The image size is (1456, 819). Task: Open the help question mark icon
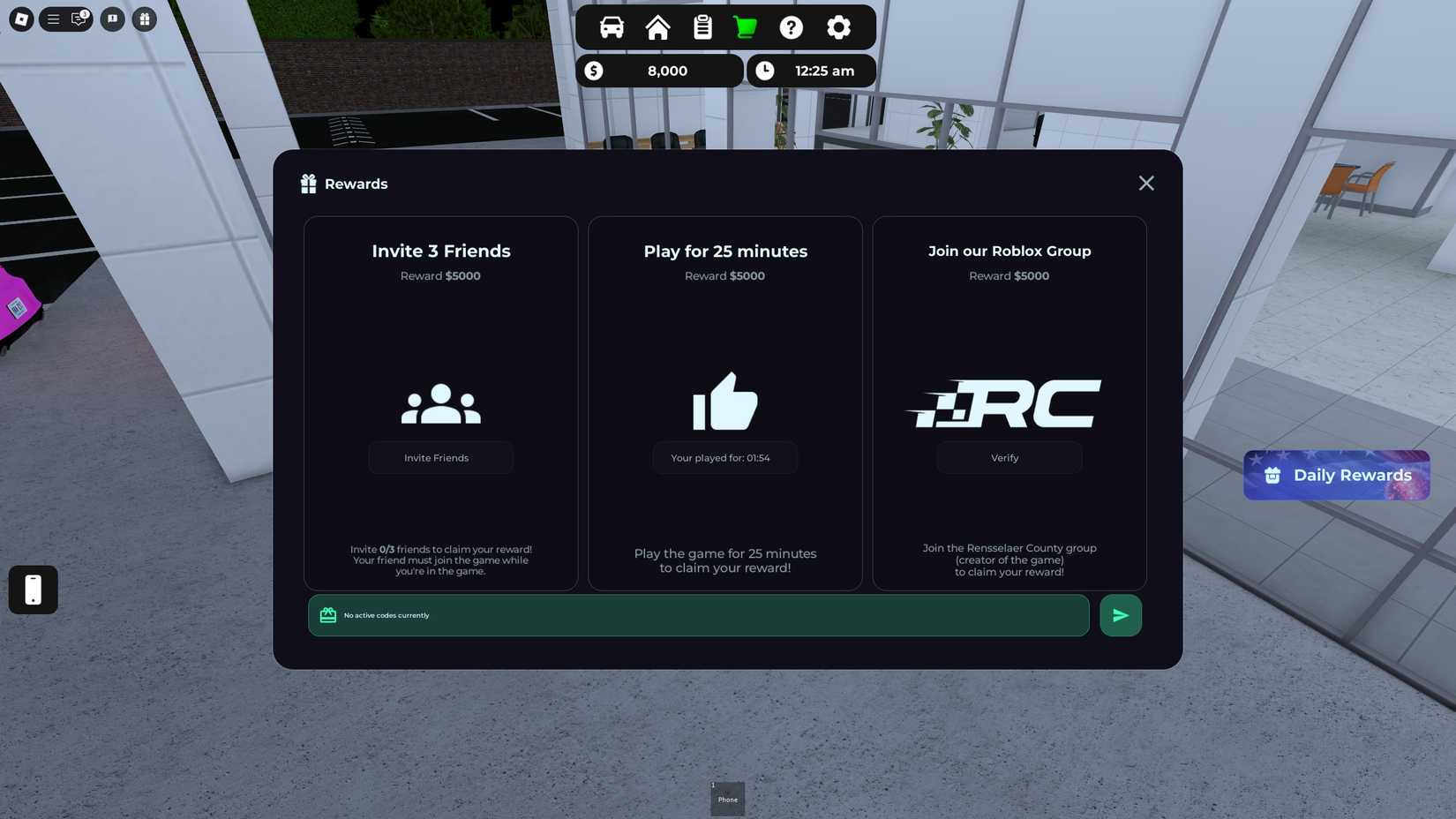coord(792,27)
